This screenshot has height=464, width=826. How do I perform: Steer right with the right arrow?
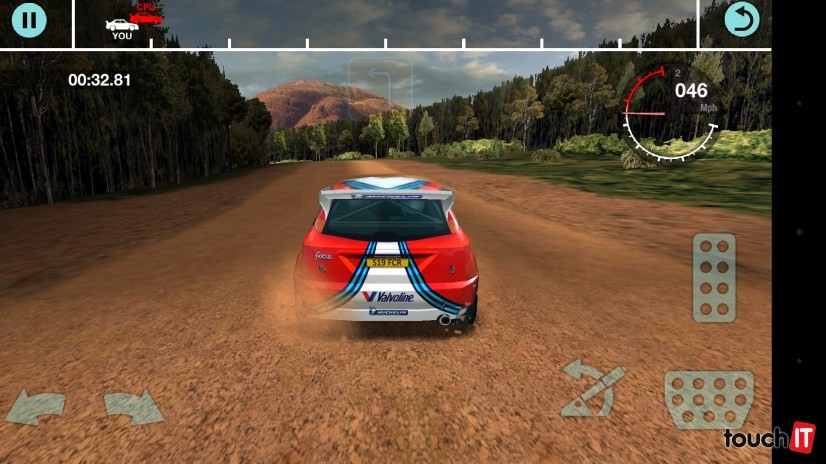click(x=133, y=407)
